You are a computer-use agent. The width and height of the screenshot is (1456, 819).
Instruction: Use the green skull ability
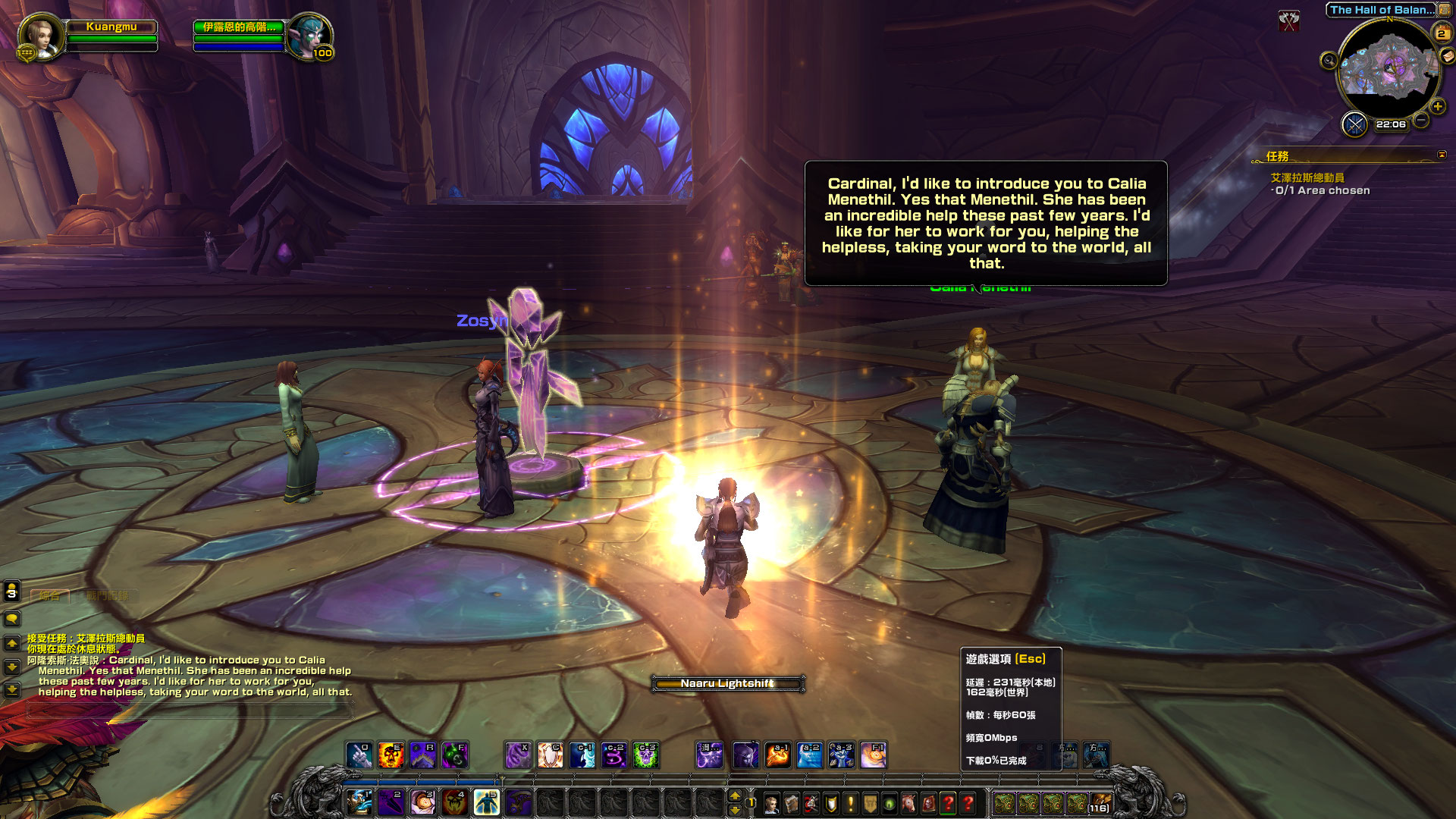[x=645, y=755]
